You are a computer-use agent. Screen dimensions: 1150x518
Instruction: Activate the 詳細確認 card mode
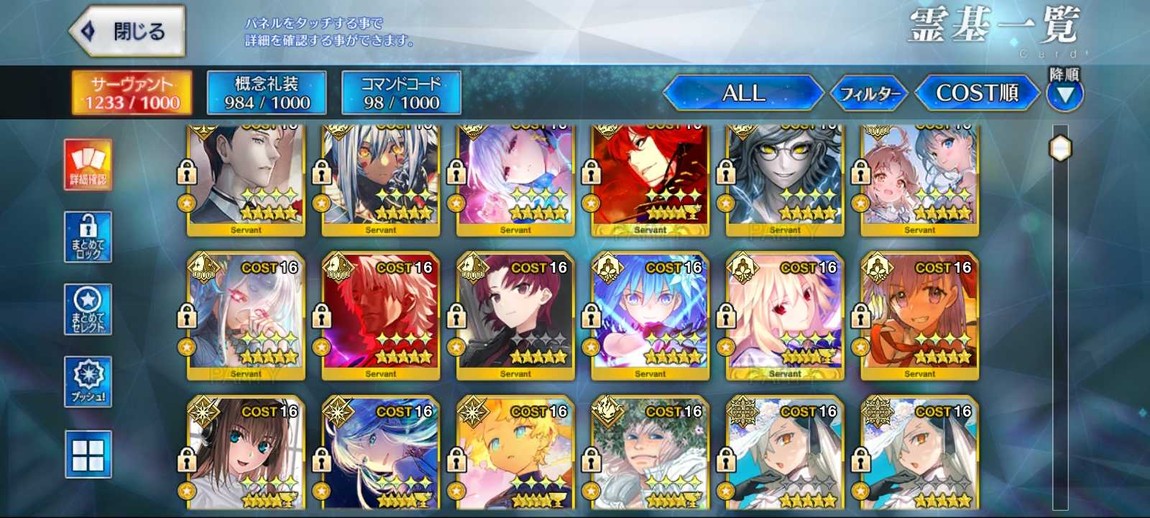click(88, 165)
